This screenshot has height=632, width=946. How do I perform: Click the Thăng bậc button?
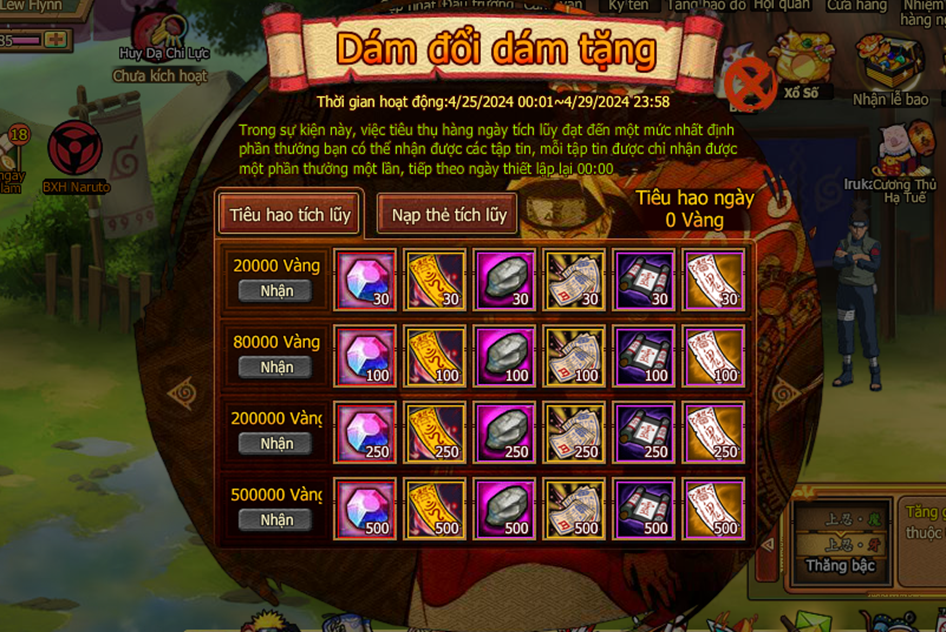(841, 566)
